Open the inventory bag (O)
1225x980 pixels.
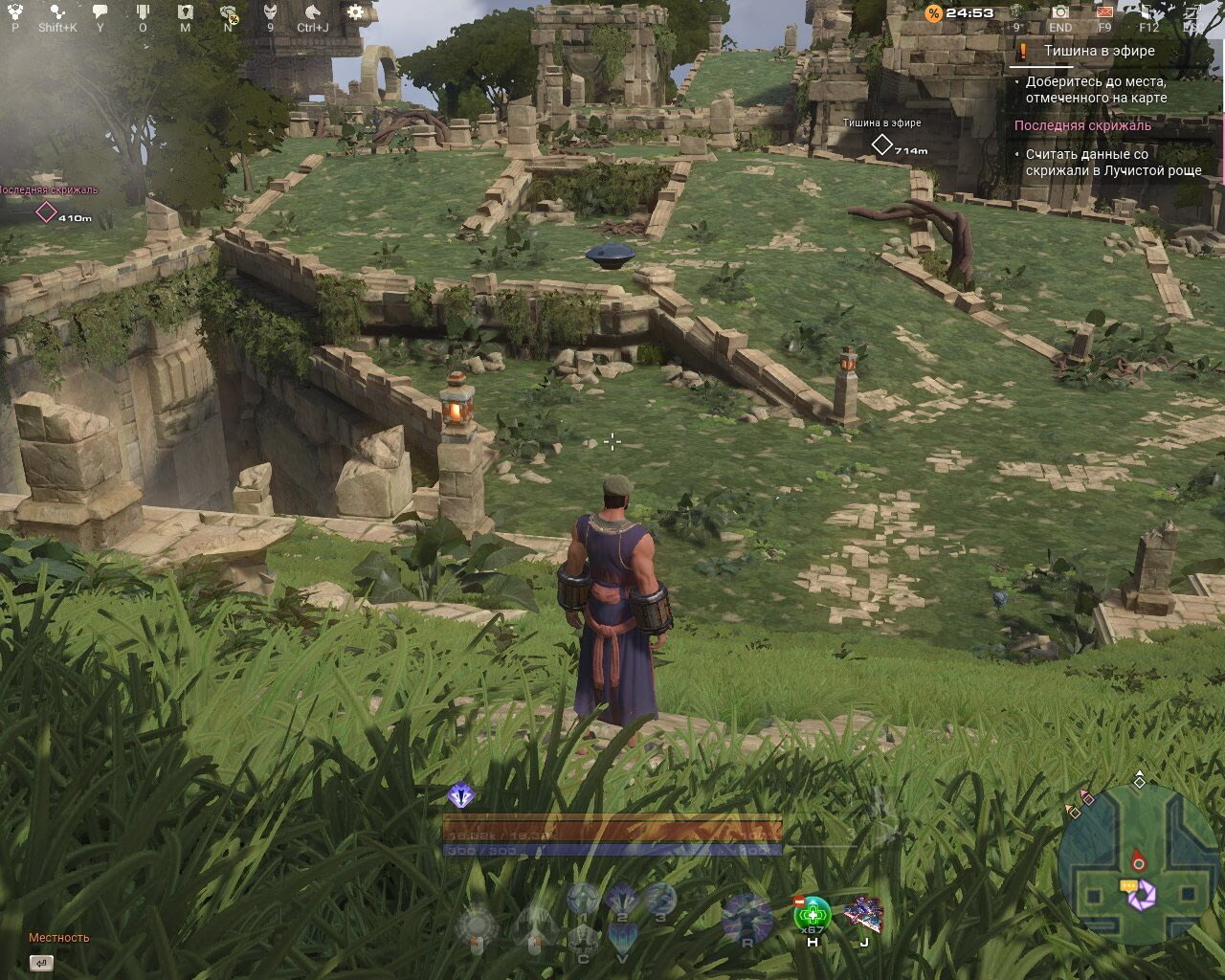coord(143,10)
